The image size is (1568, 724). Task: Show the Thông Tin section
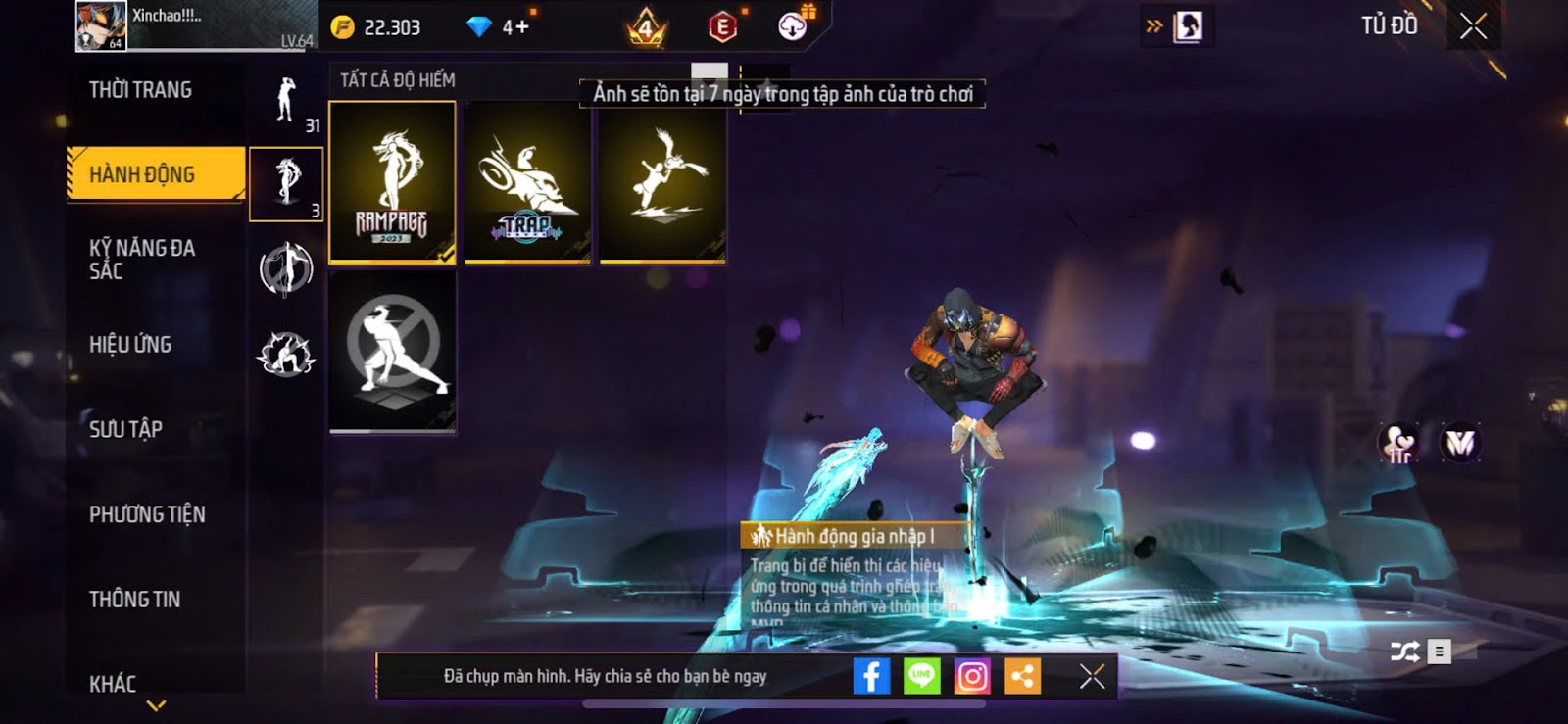tap(135, 600)
